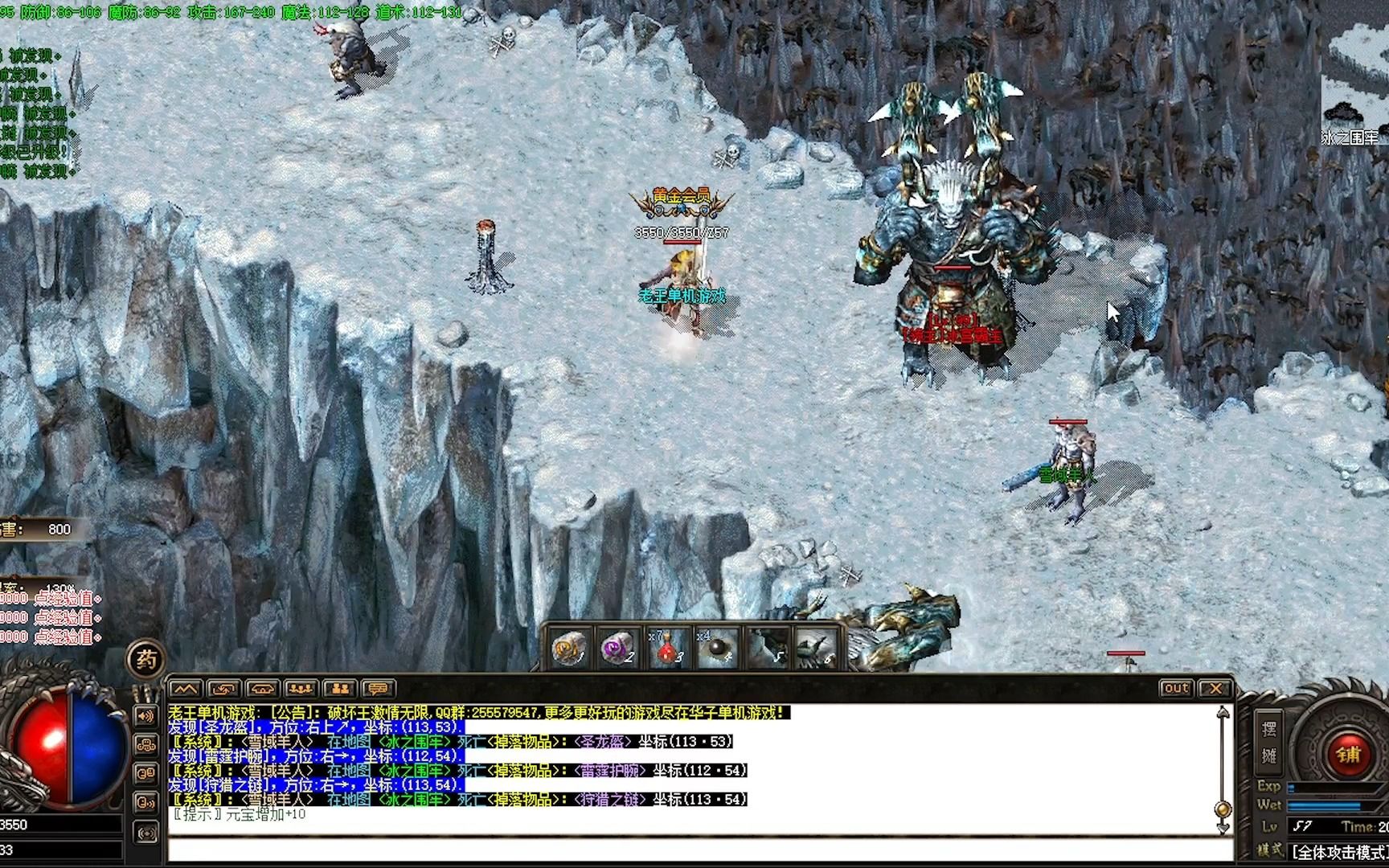Click the zigzag line icon in chat toolbar
This screenshot has width=1389, height=868.
pyautogui.click(x=186, y=689)
